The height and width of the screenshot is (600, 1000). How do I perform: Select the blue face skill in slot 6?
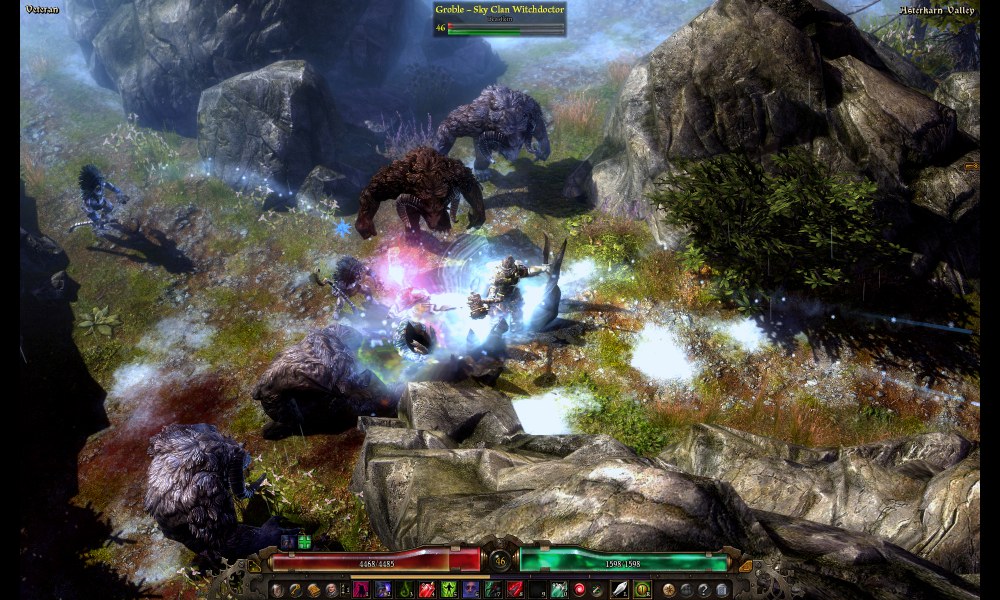[x=471, y=590]
